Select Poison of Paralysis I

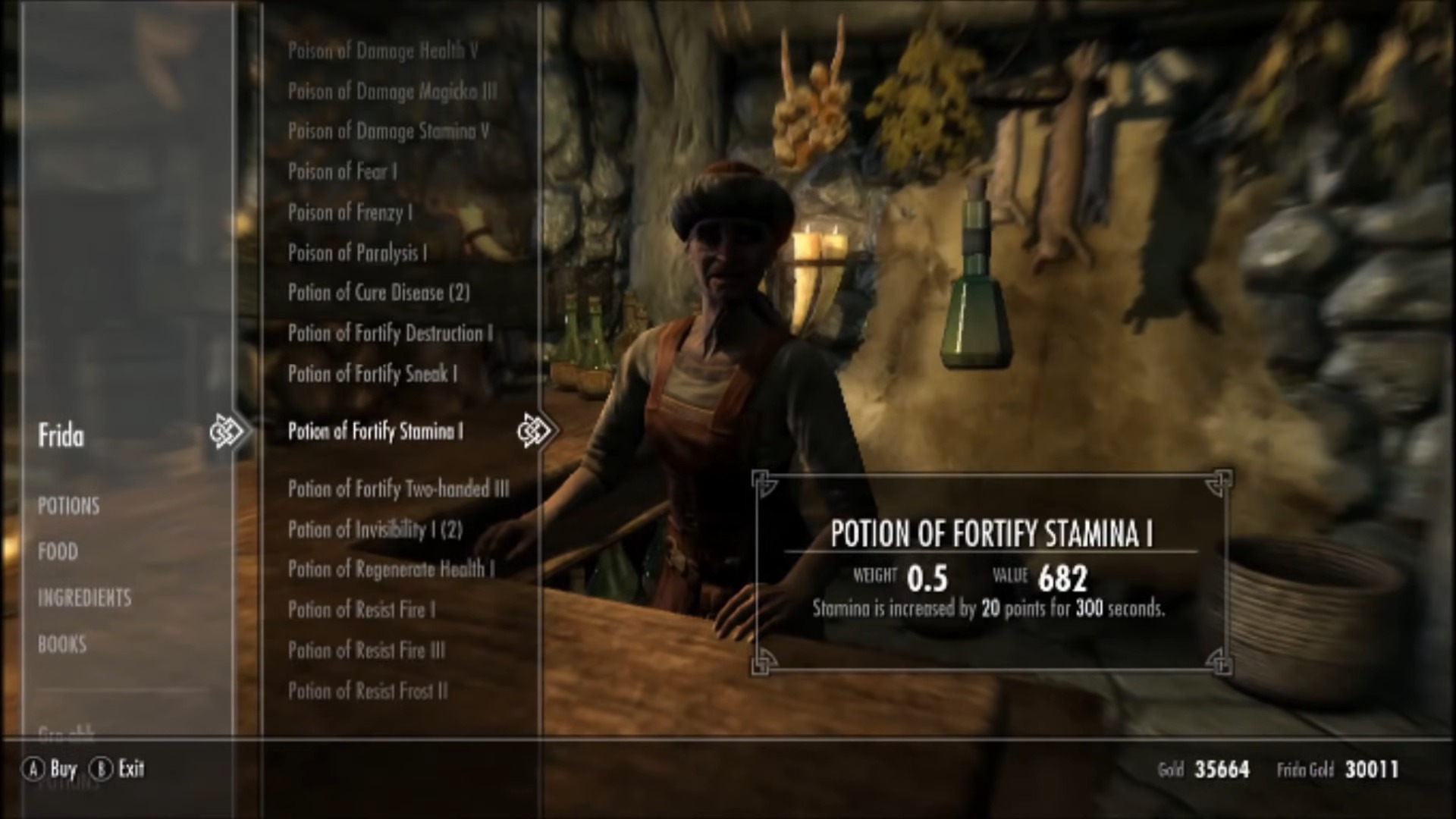pos(358,253)
